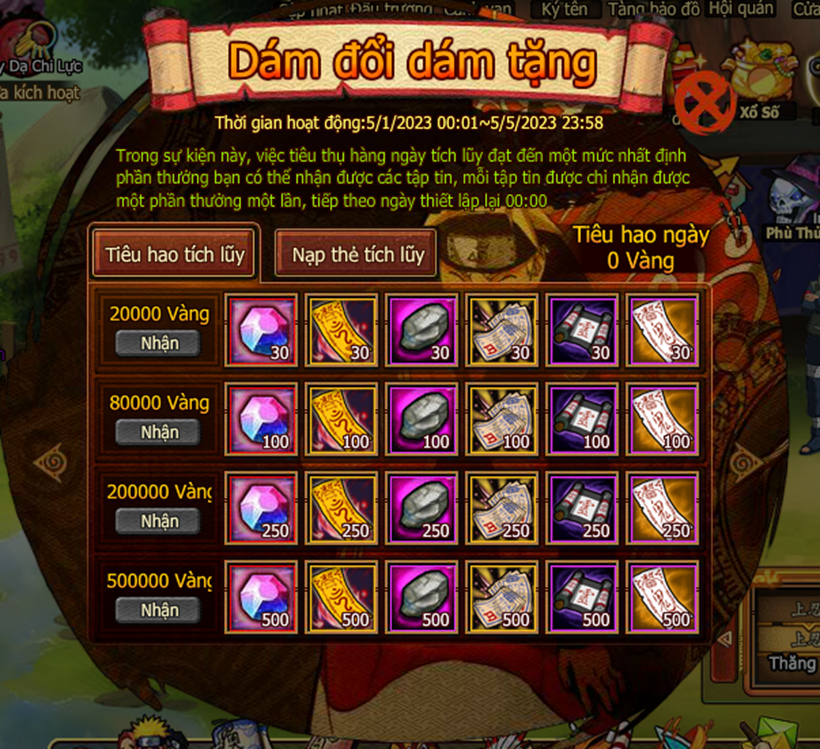Open the Ký tên menu

[564, 9]
